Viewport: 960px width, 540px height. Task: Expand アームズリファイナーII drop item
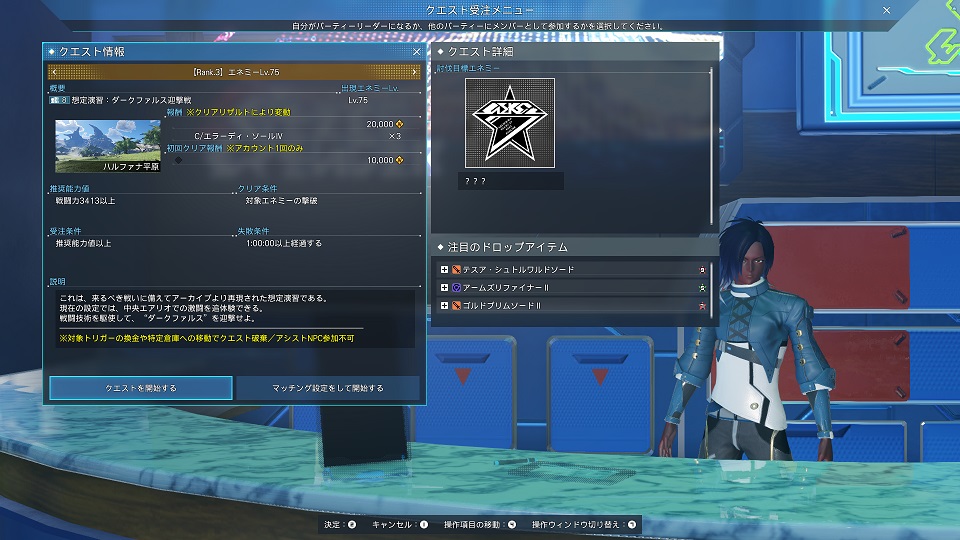click(x=444, y=288)
